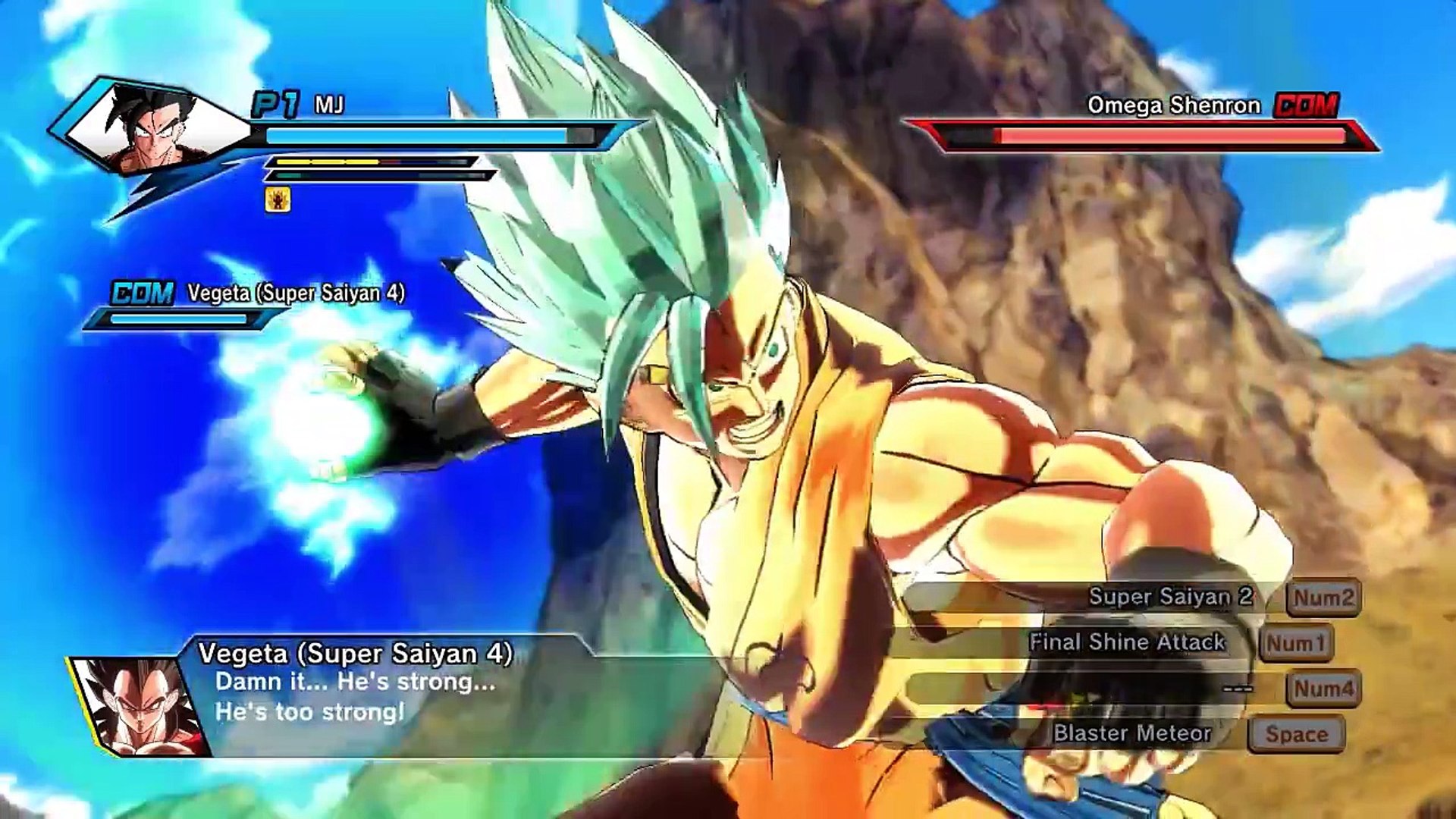
Task: Choose the Final Shine Attack skill
Action: (x=1127, y=642)
